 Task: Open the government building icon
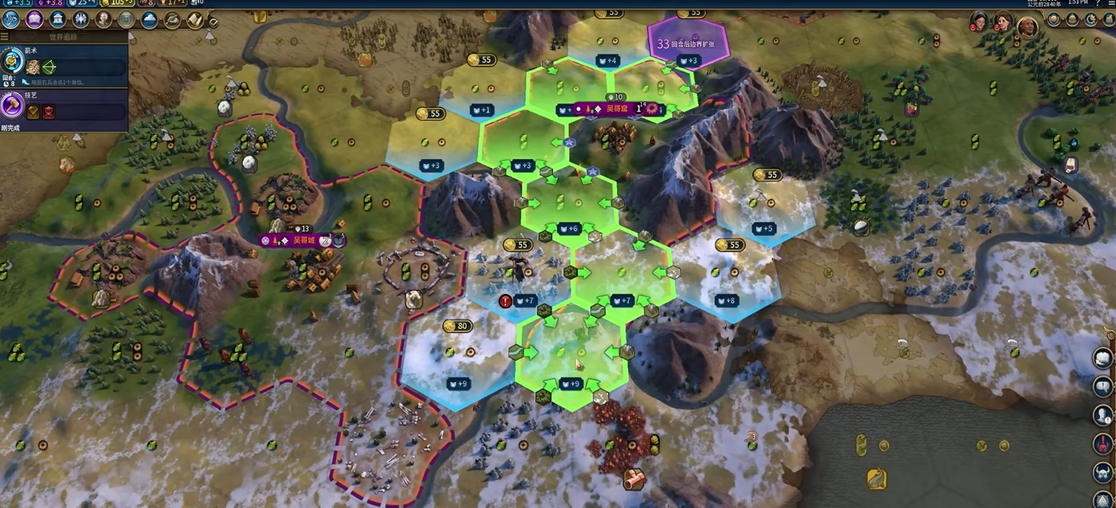[x=57, y=20]
